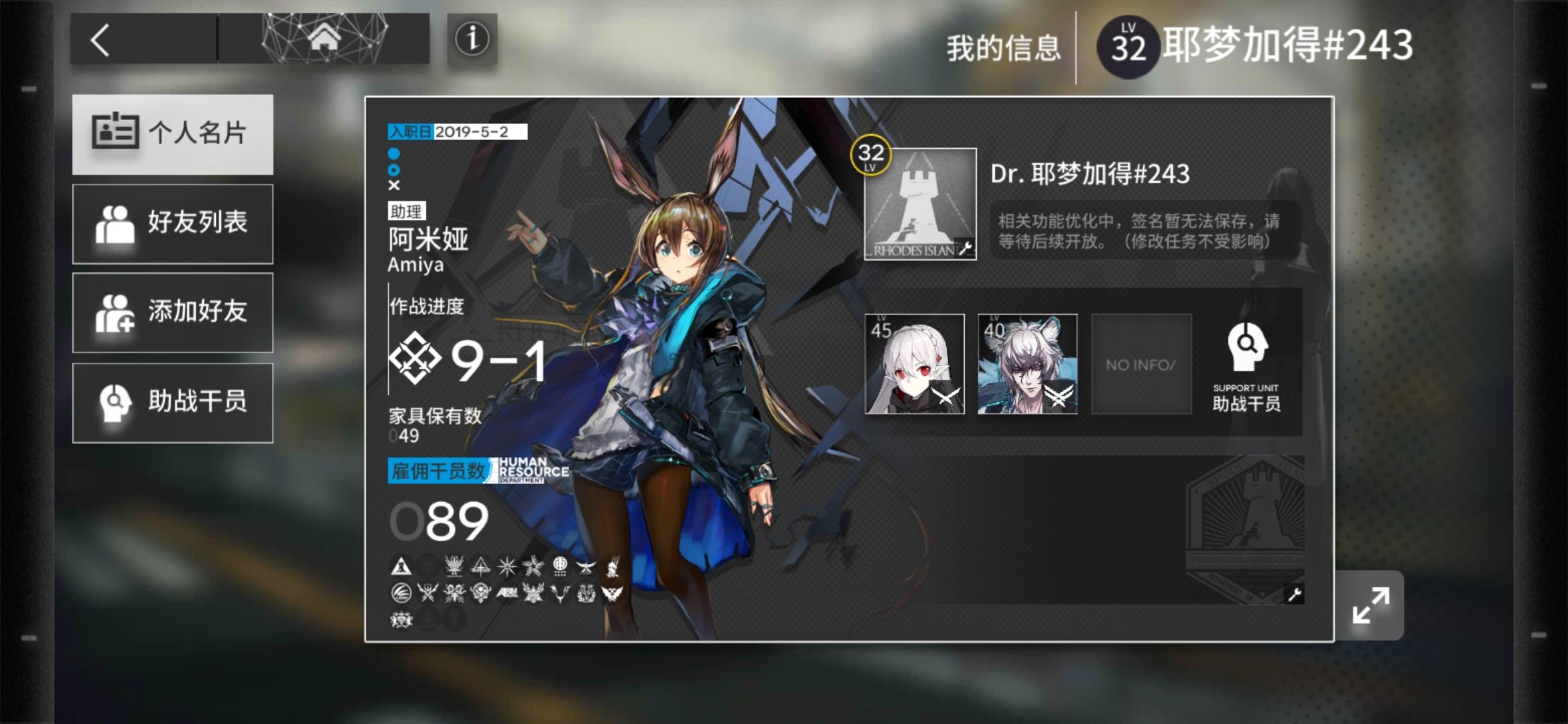Open details of the LV40 support operator
The image size is (1568, 724).
click(x=1027, y=363)
